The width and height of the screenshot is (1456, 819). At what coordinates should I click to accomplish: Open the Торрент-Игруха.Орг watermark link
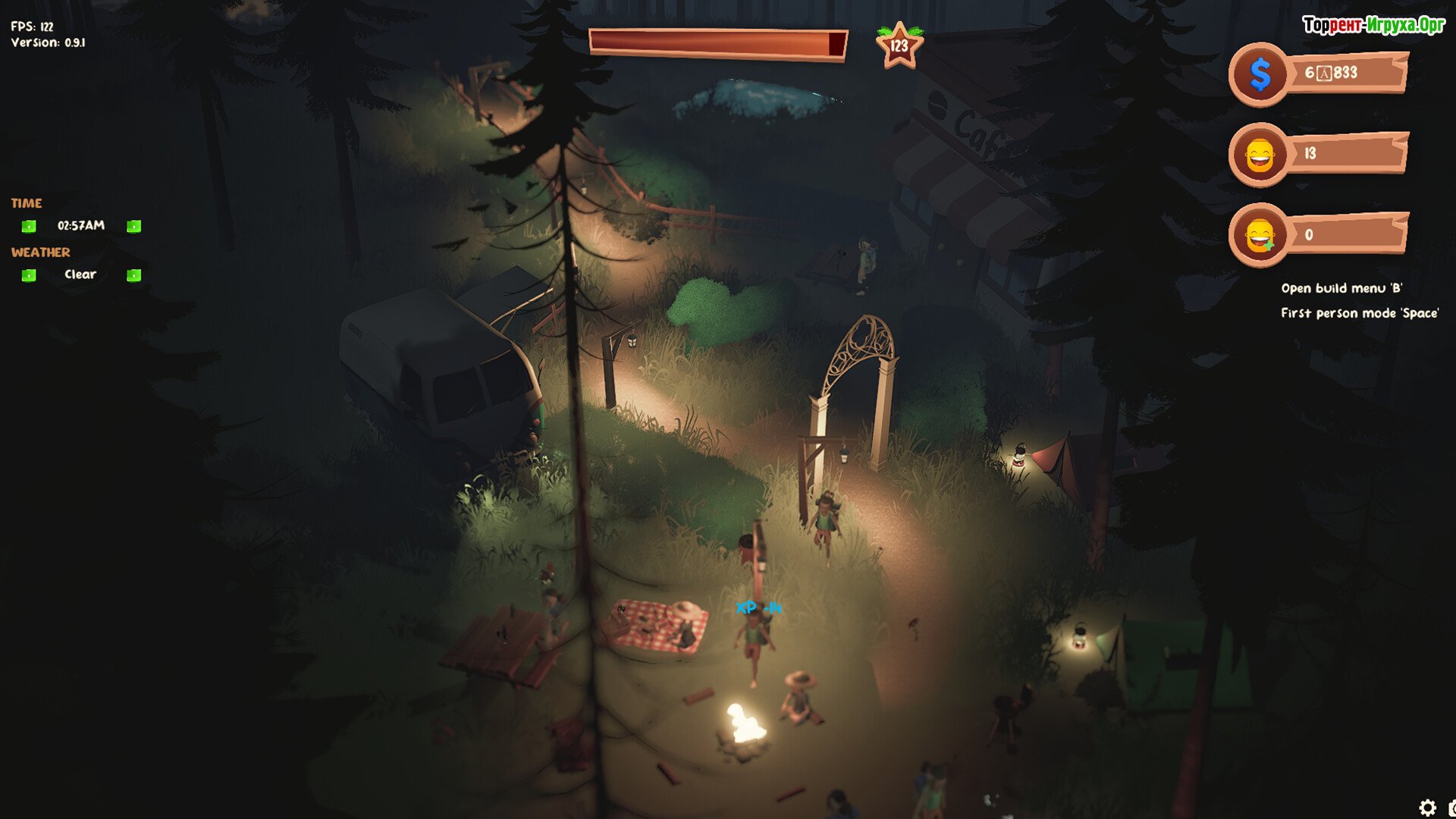pyautogui.click(x=1373, y=25)
